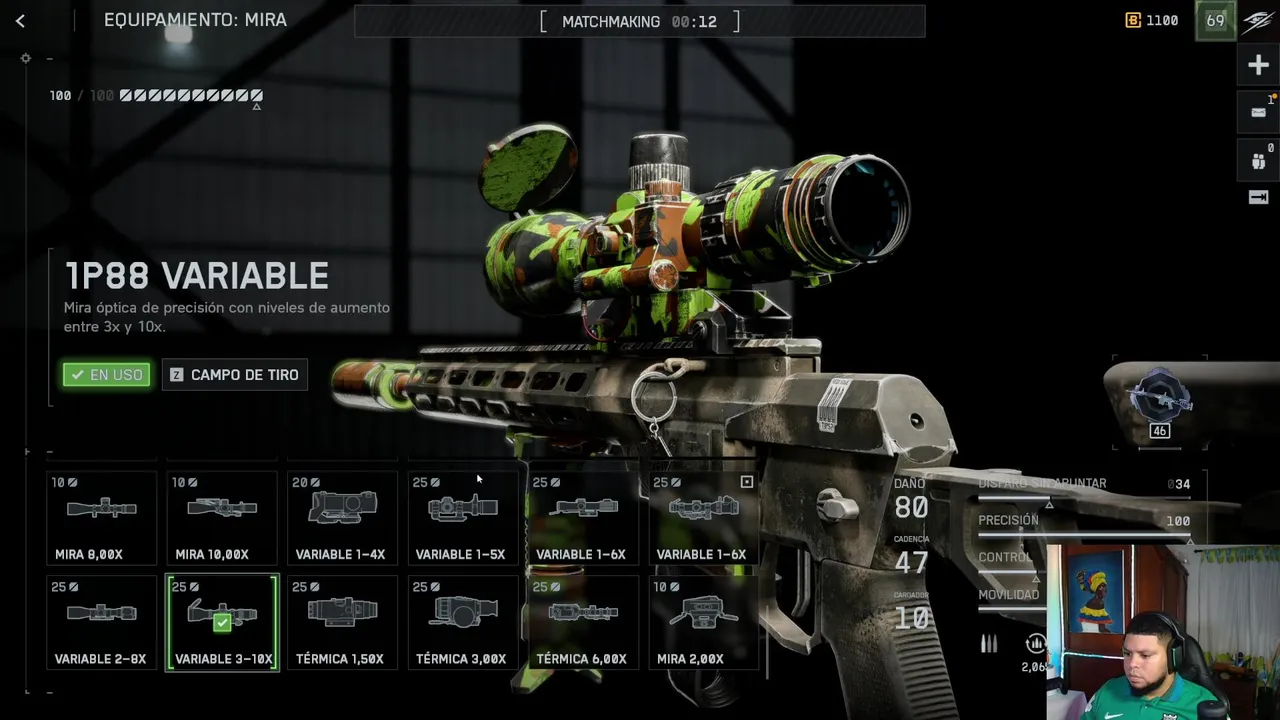1280x720 pixels.
Task: Equip the TÉRMICA 3,00X thermal sight
Action: pos(462,622)
